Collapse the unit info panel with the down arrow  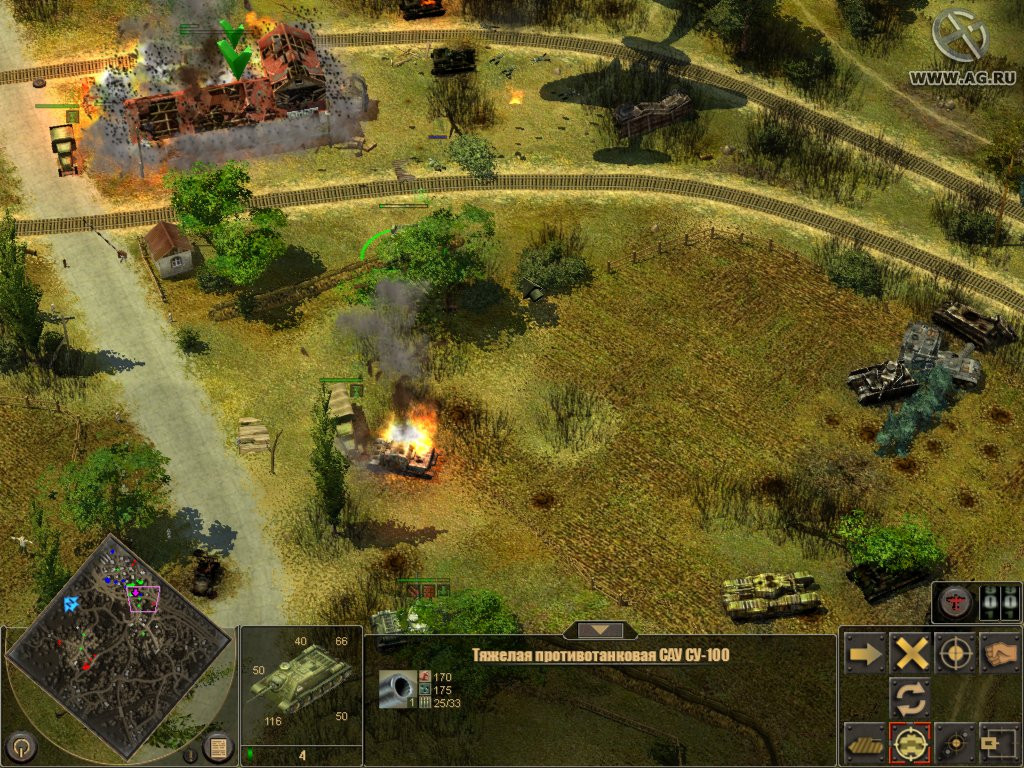(599, 630)
